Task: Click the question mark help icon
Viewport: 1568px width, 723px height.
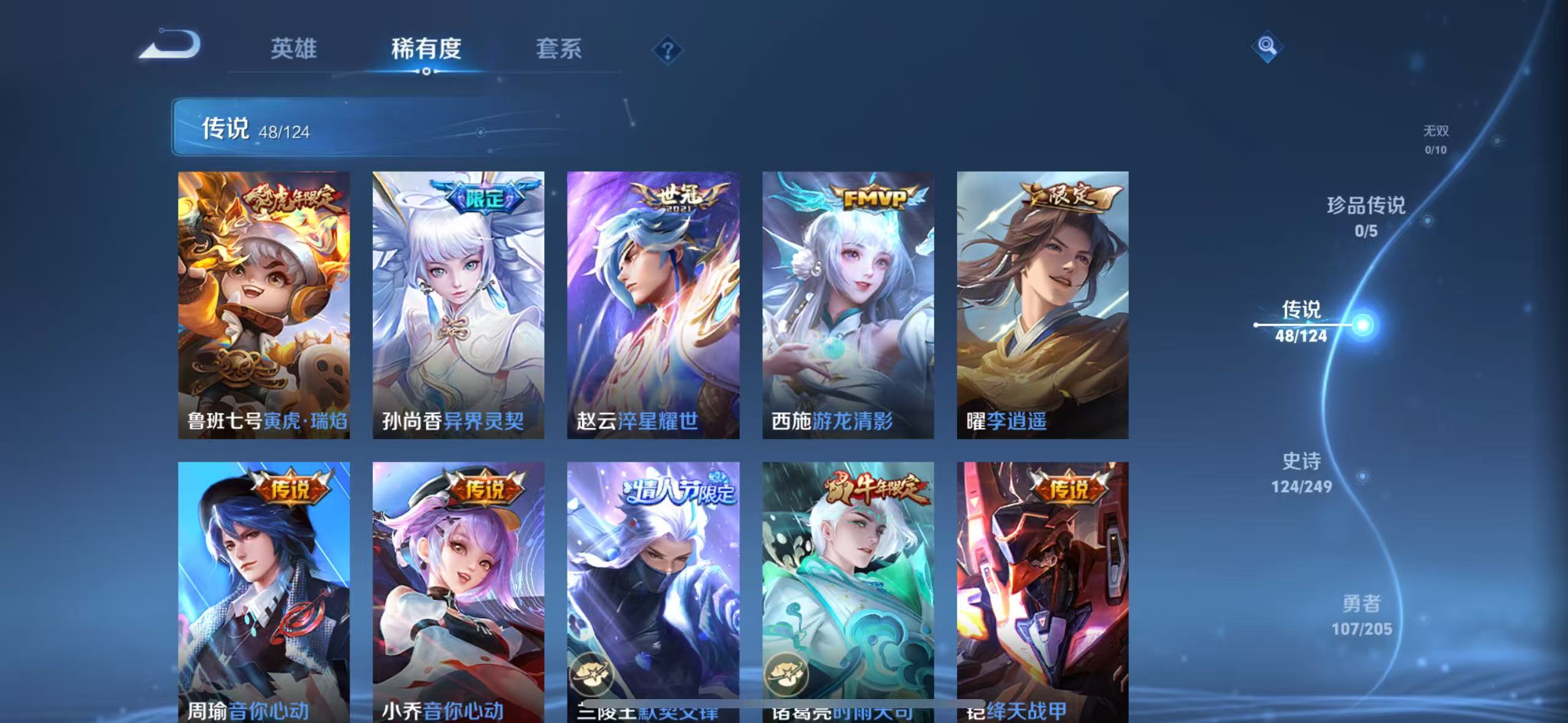Action: click(667, 50)
